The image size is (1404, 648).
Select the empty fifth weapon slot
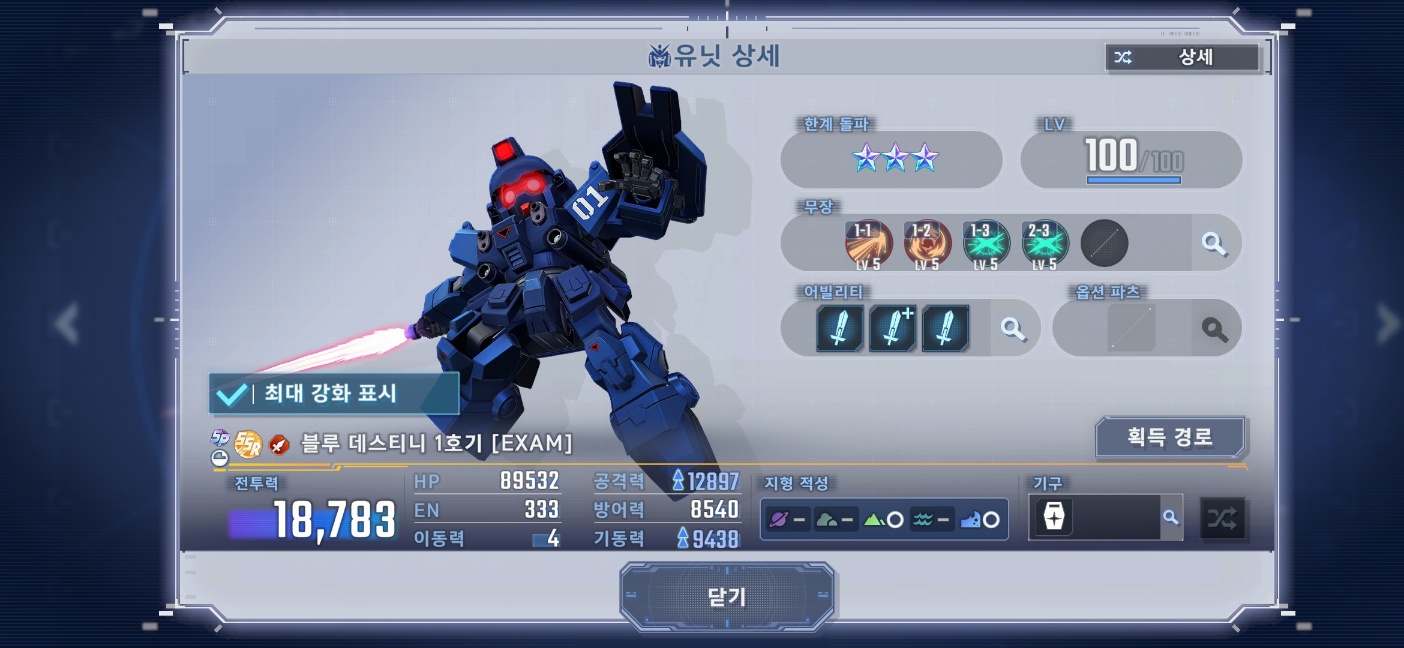click(1104, 243)
